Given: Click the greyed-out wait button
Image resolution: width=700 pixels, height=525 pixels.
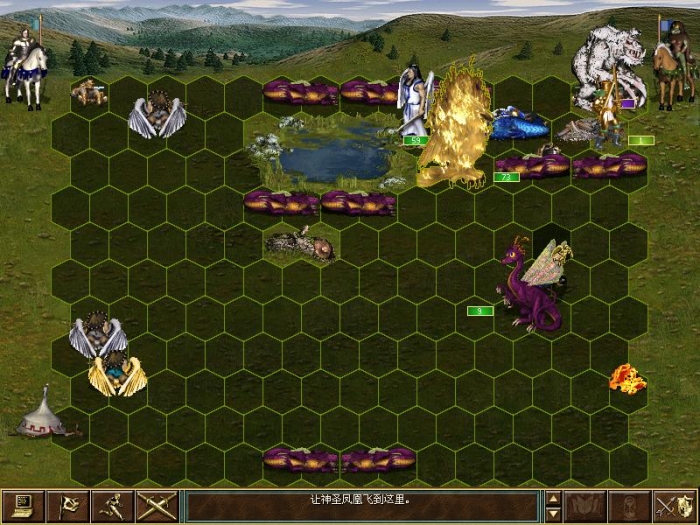Looking at the screenshot, I should click(x=629, y=506).
